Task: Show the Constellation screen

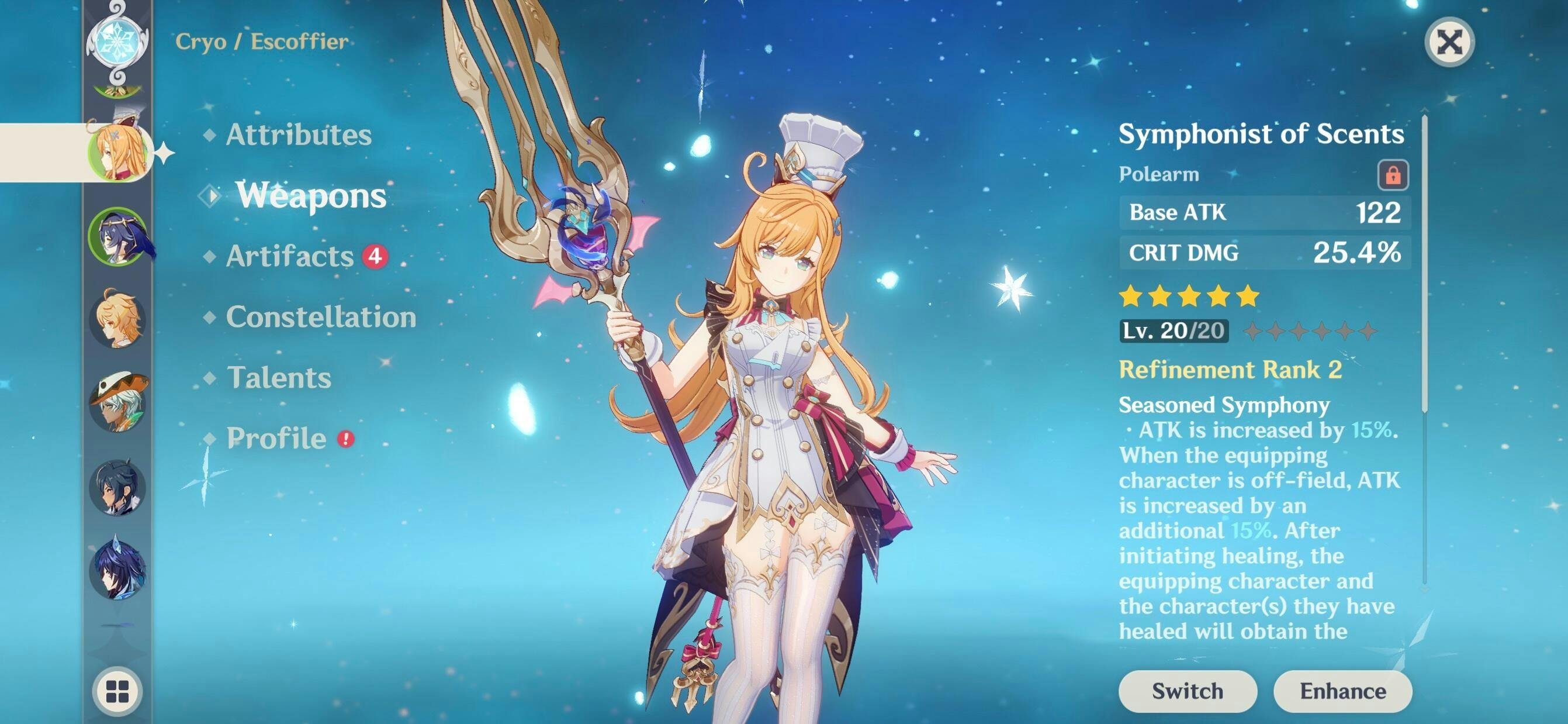Action: [x=321, y=317]
